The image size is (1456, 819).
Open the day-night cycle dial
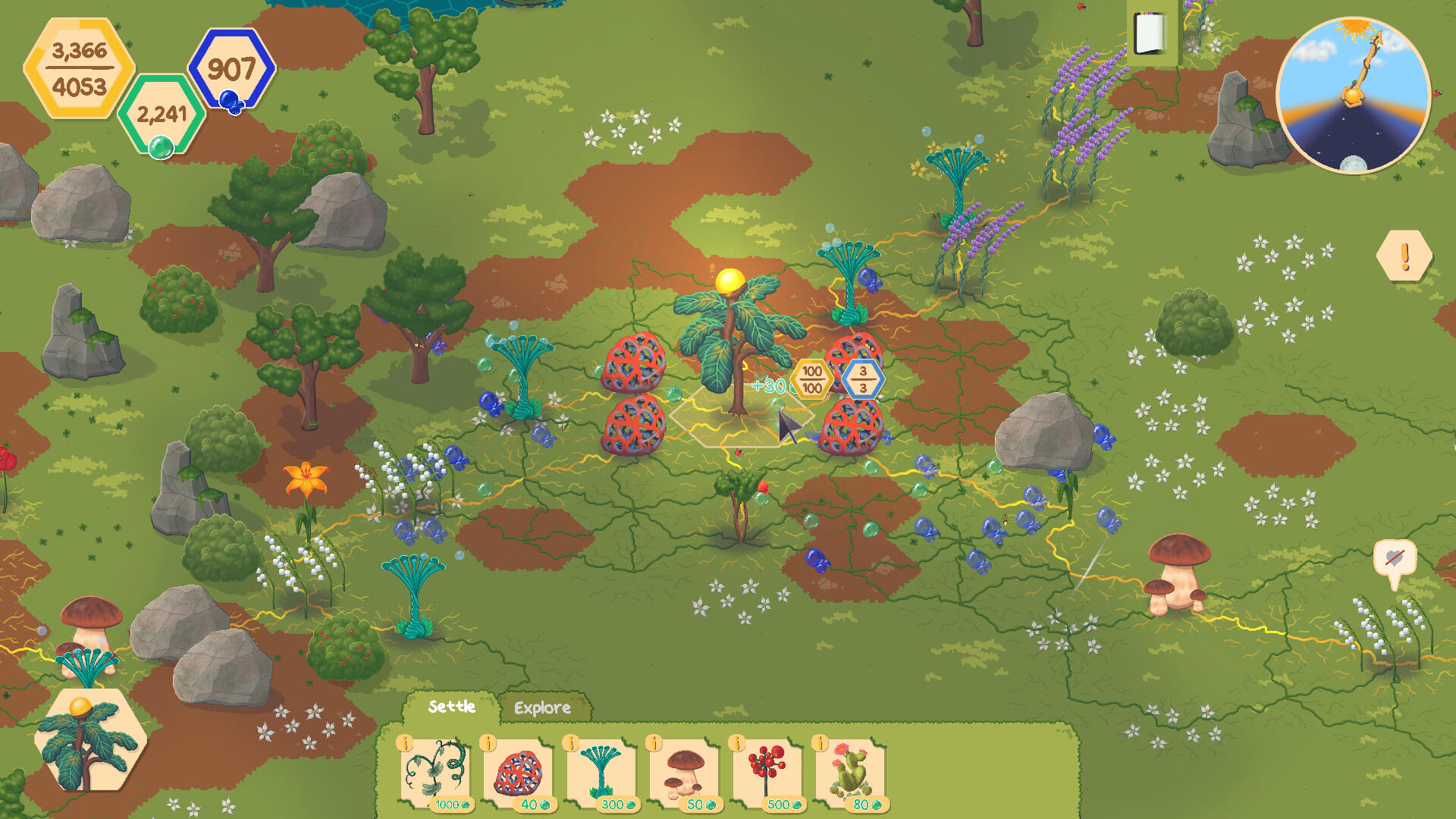pyautogui.click(x=1354, y=96)
